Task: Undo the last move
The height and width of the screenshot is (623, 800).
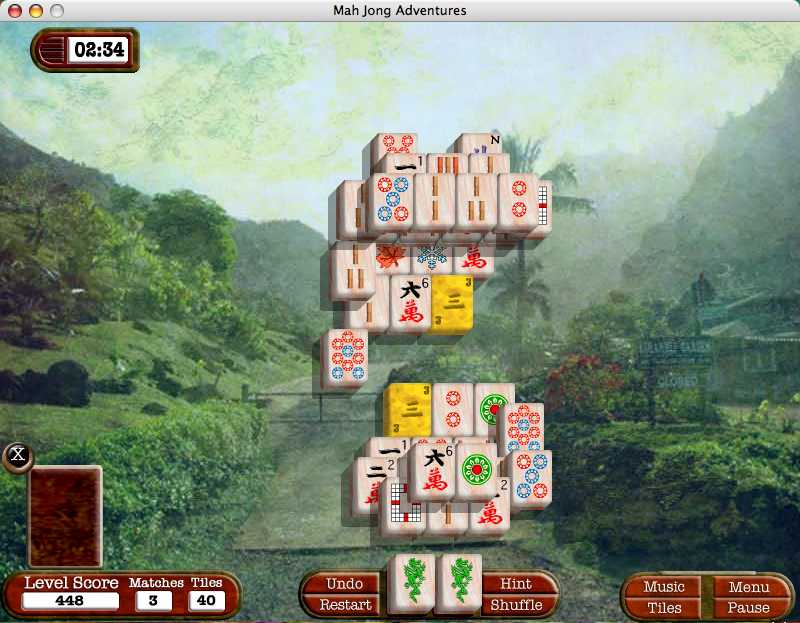Action: (344, 584)
